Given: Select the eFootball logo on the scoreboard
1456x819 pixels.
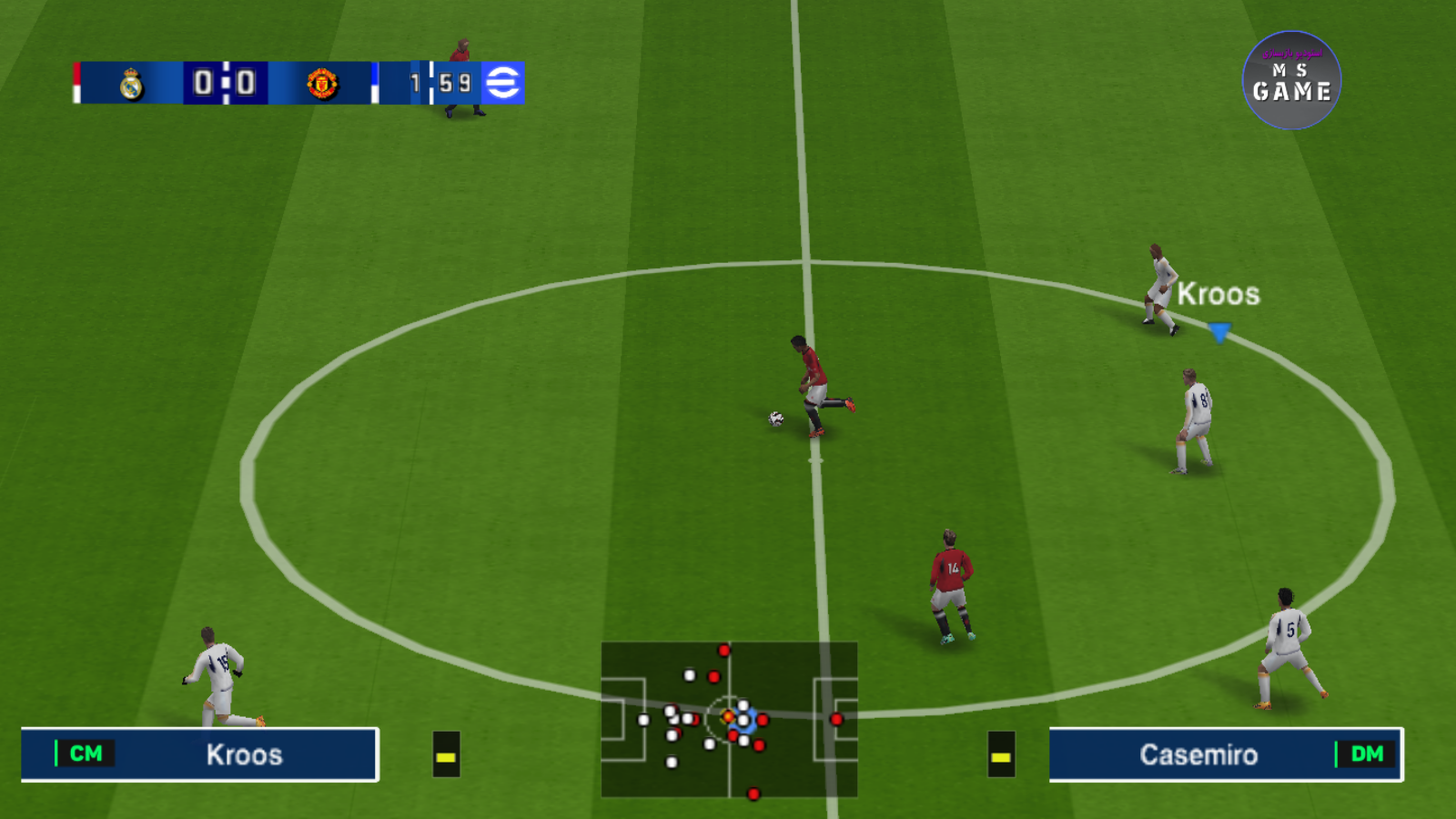Looking at the screenshot, I should [506, 82].
